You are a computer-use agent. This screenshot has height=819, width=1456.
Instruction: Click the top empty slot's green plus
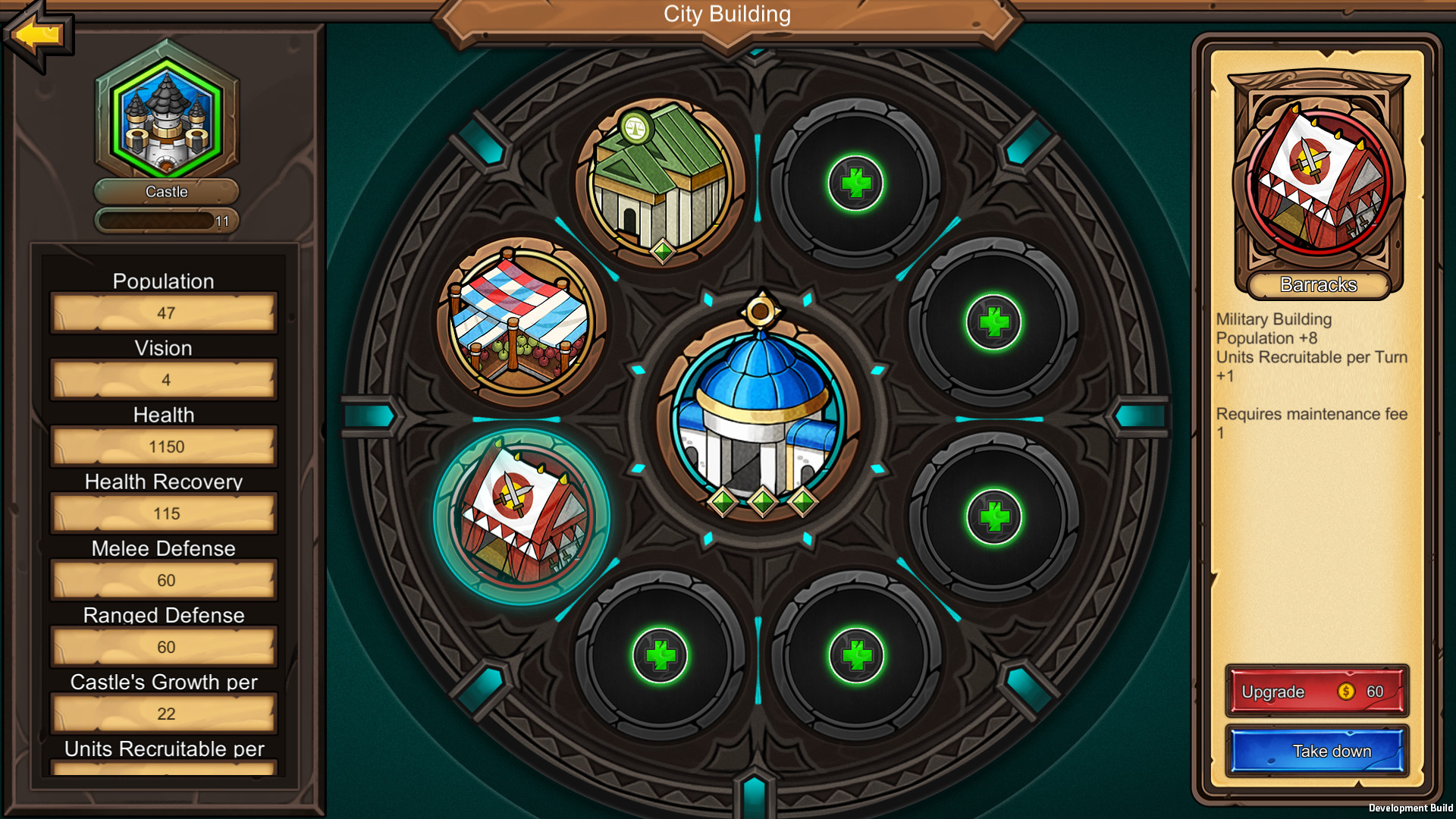click(857, 182)
